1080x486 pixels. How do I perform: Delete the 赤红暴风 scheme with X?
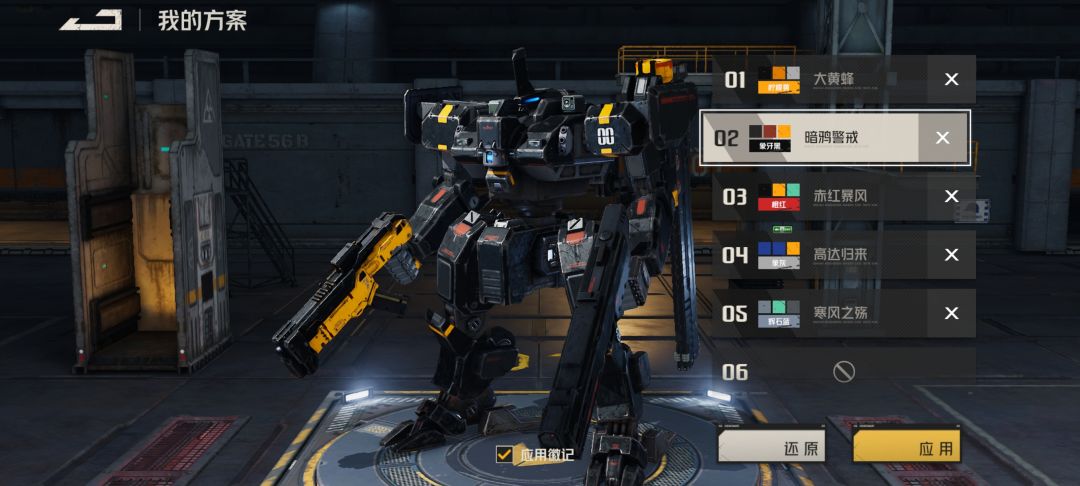click(x=951, y=196)
